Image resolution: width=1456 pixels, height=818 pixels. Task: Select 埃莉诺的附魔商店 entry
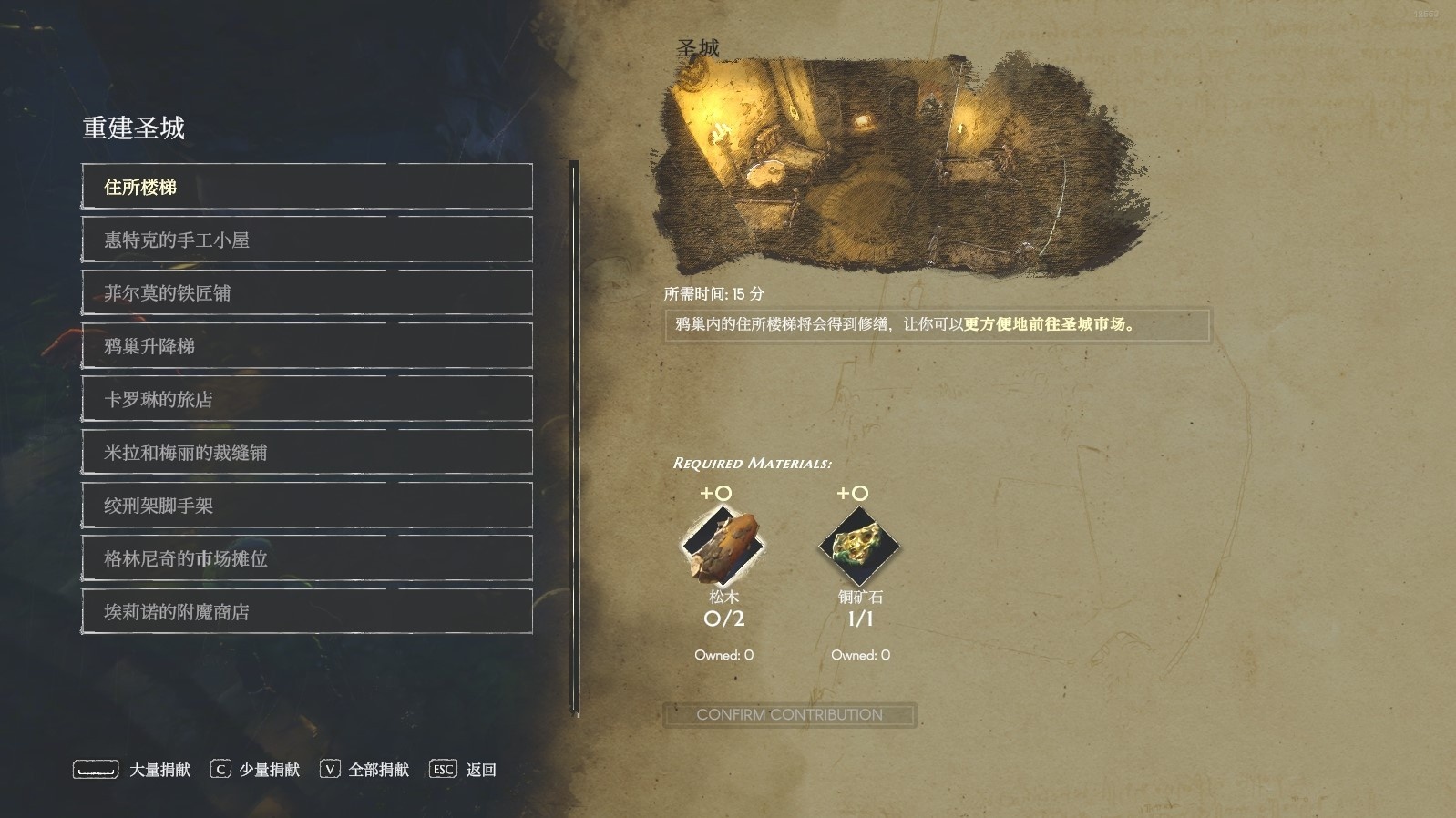point(307,611)
